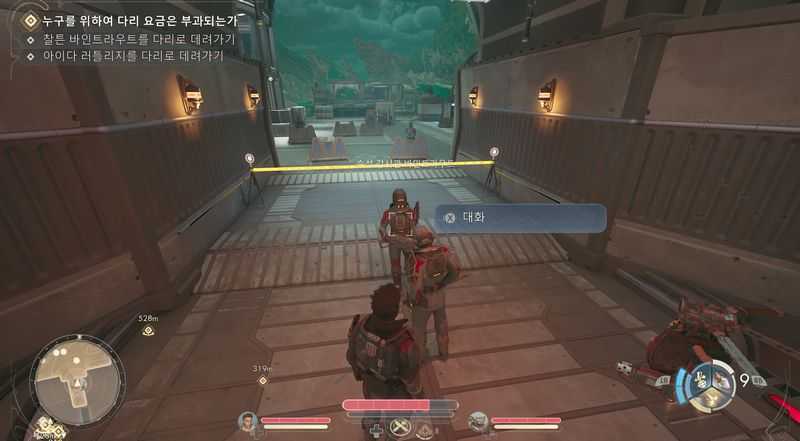The height and width of the screenshot is (441, 800).
Task: Use the medical cross heal icon
Action: (x=376, y=430)
